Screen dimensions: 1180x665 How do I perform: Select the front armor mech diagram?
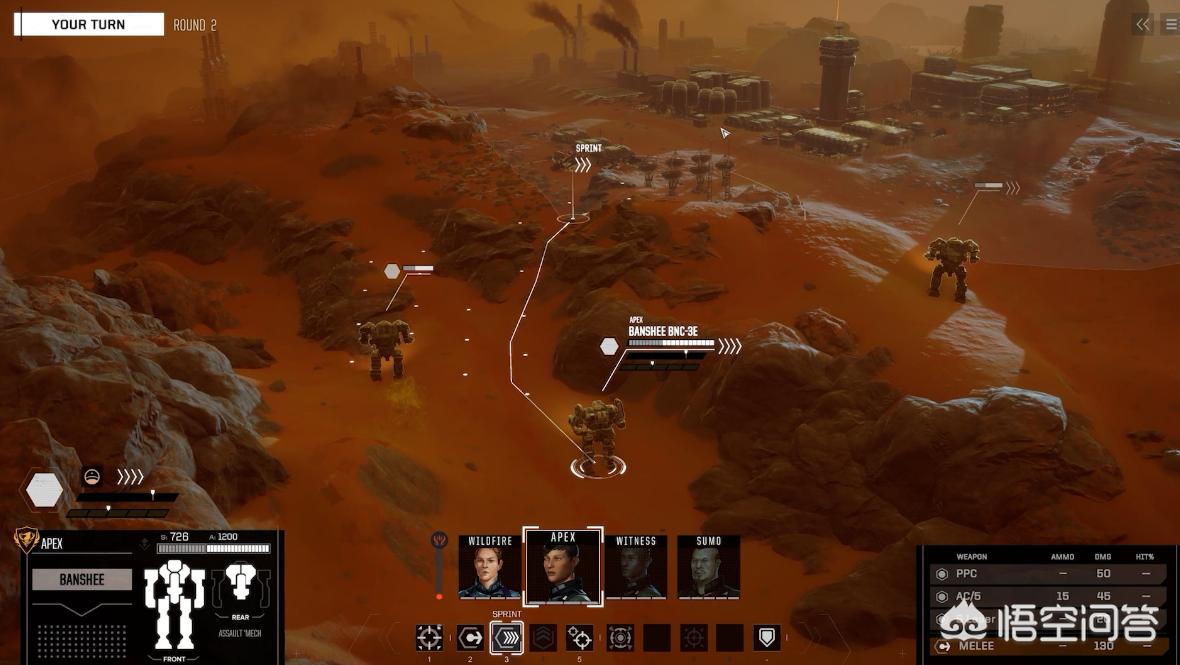[x=174, y=603]
